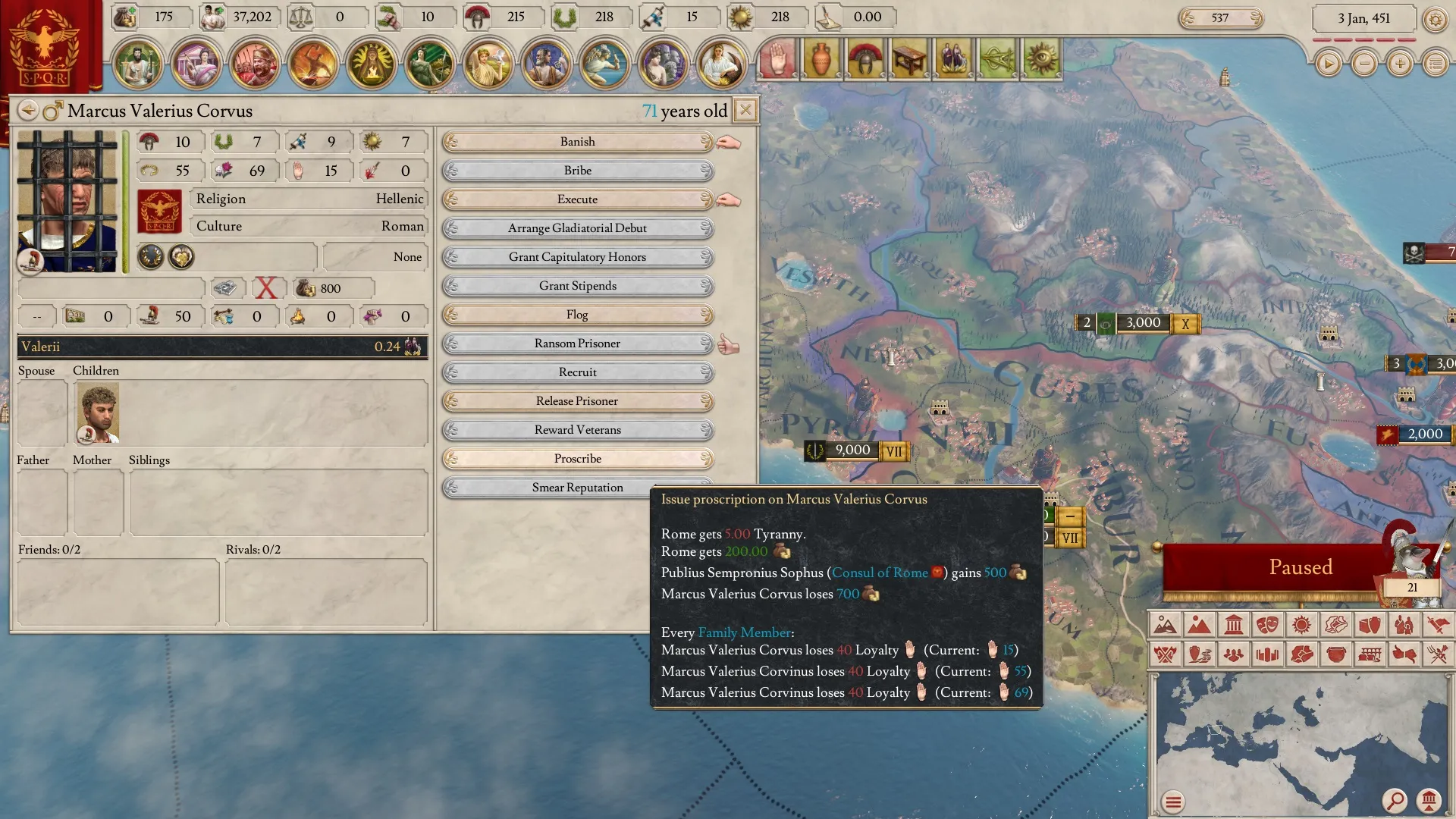The width and height of the screenshot is (1456, 819).
Task: Click the magnifying glass search button
Action: pos(1394,800)
